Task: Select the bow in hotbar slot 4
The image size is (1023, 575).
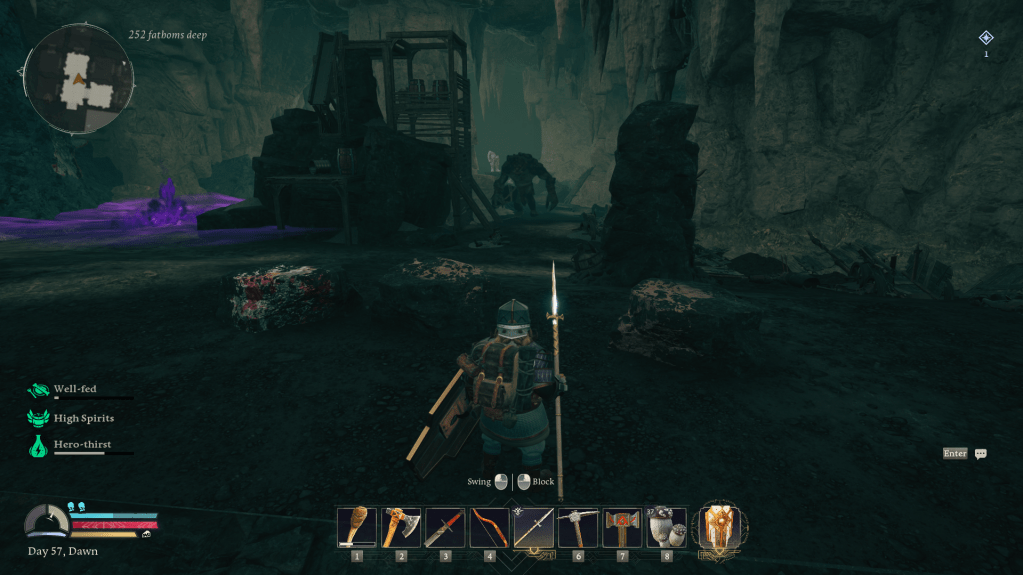Action: pyautogui.click(x=489, y=527)
